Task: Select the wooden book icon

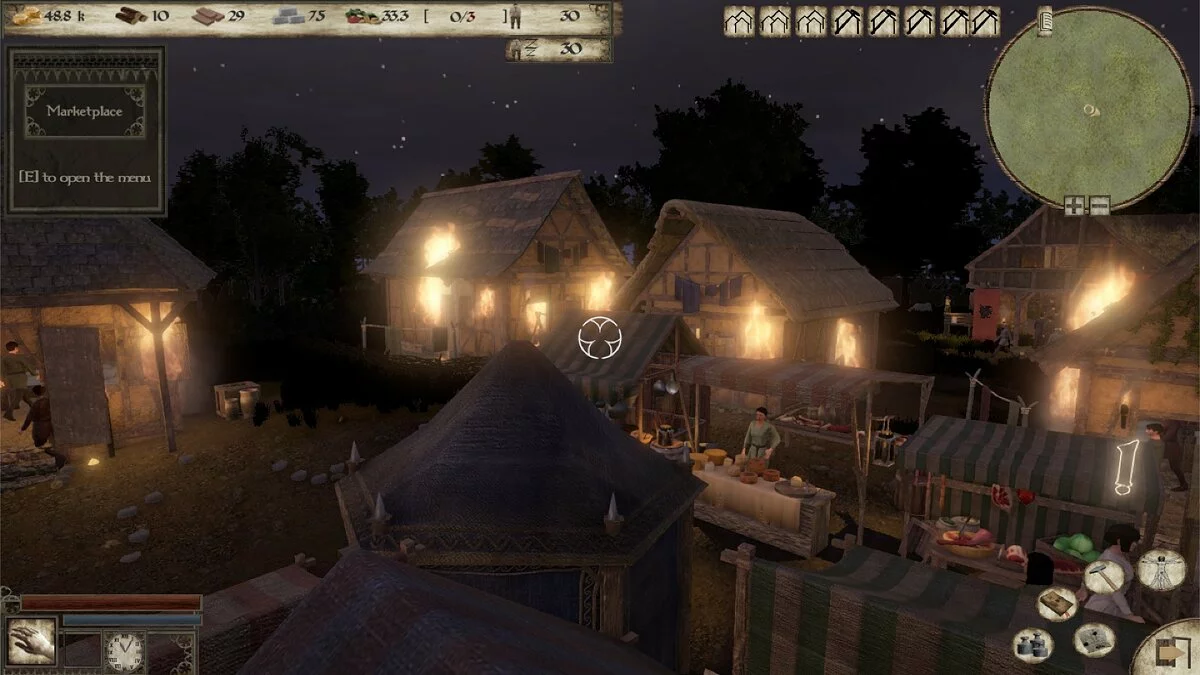Action: point(1056,603)
